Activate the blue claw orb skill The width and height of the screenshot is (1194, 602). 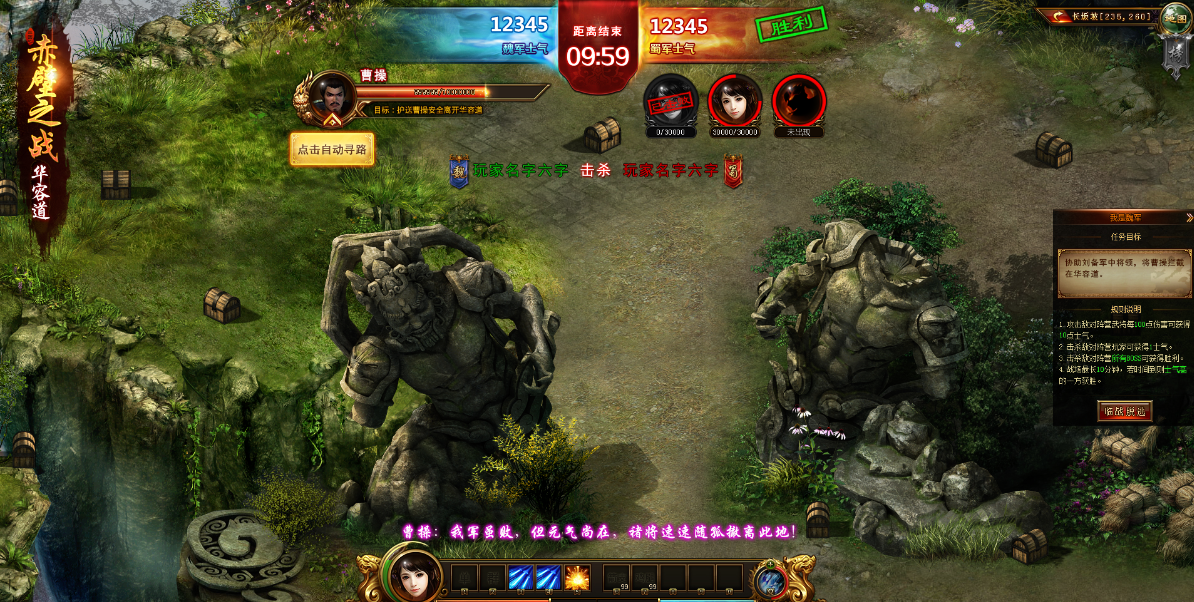769,581
